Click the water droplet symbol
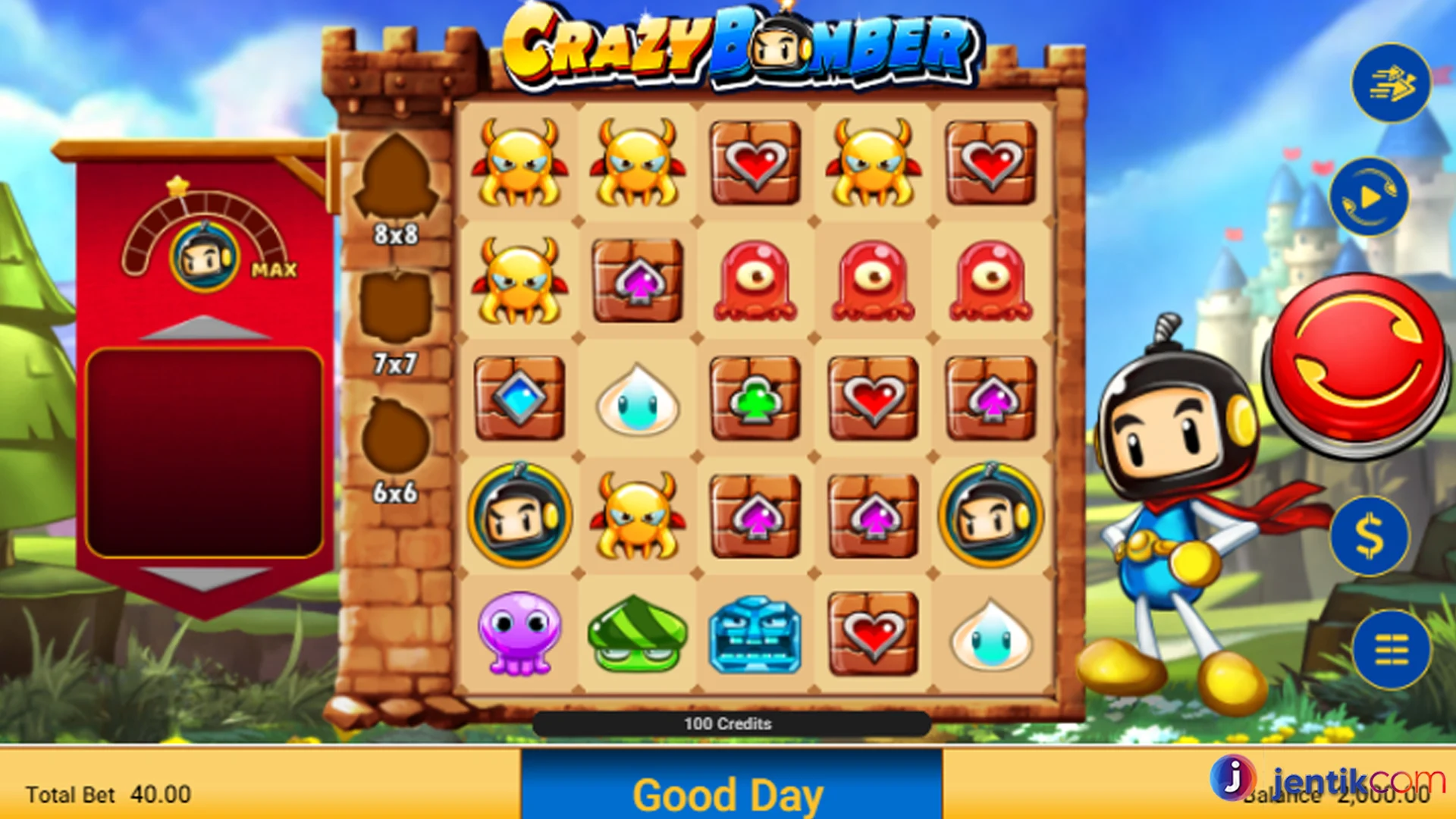 [x=638, y=398]
